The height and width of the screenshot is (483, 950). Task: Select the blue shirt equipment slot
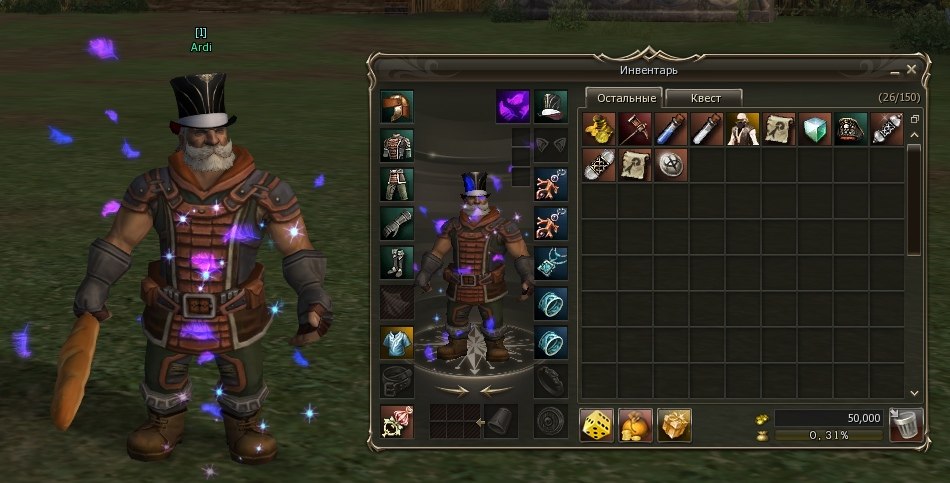tap(397, 342)
